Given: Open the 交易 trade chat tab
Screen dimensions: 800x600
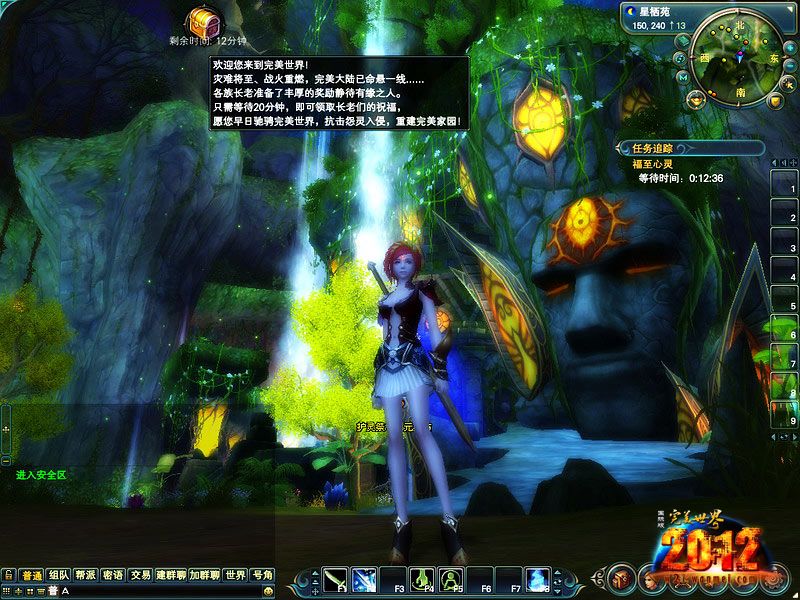Looking at the screenshot, I should pyautogui.click(x=140, y=575).
